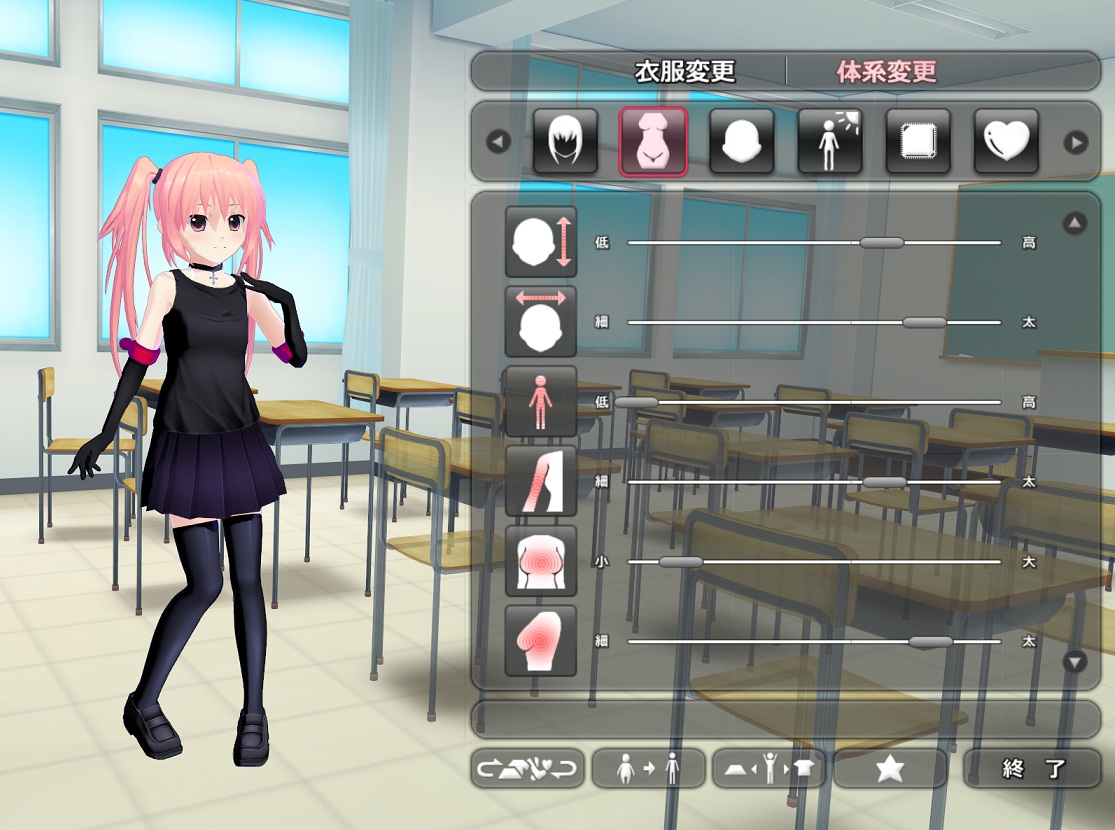The width and height of the screenshot is (1115, 830).
Task: Switch to the 体系変更 tab
Action: point(886,72)
